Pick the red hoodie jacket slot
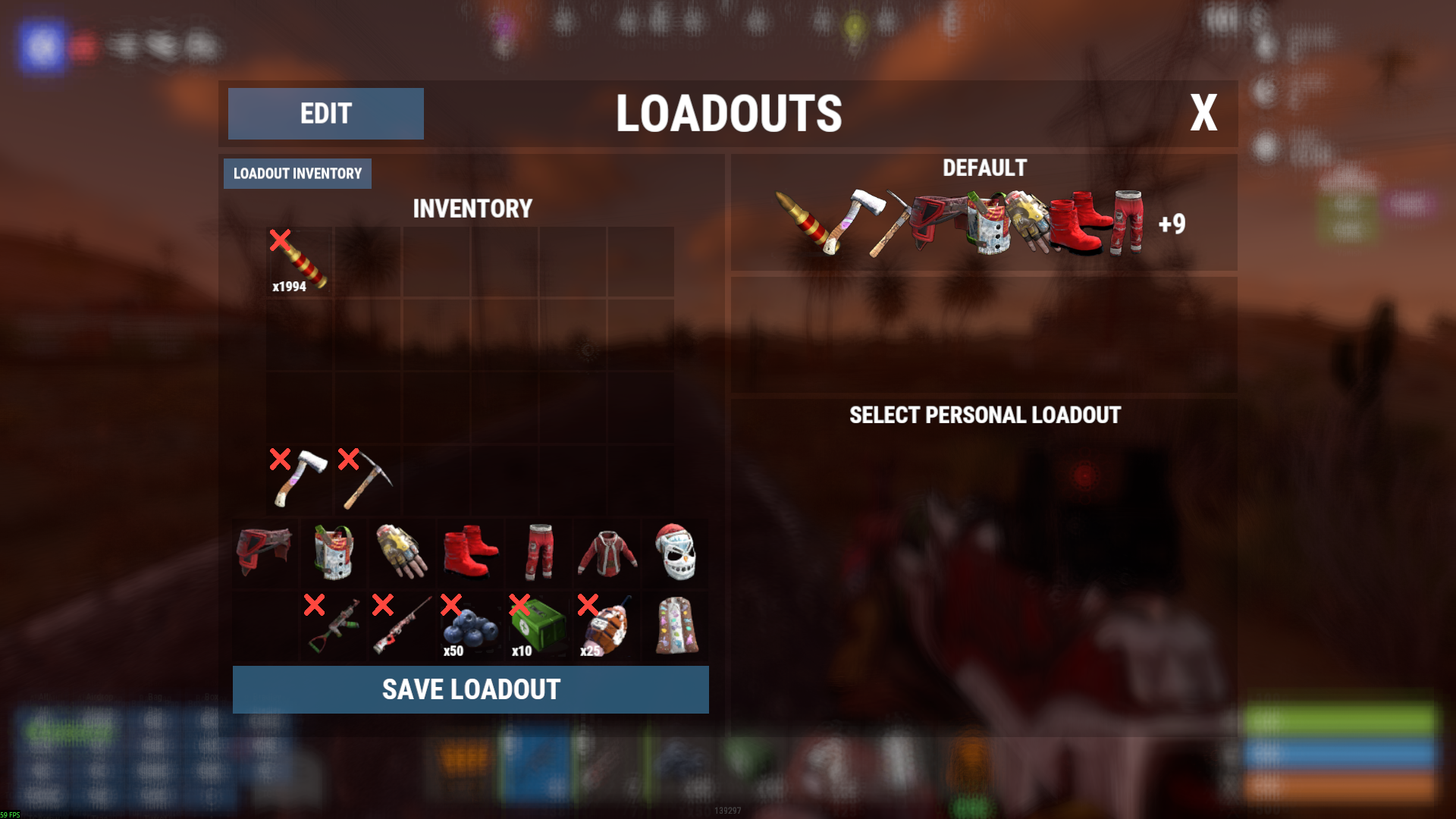 (607, 552)
